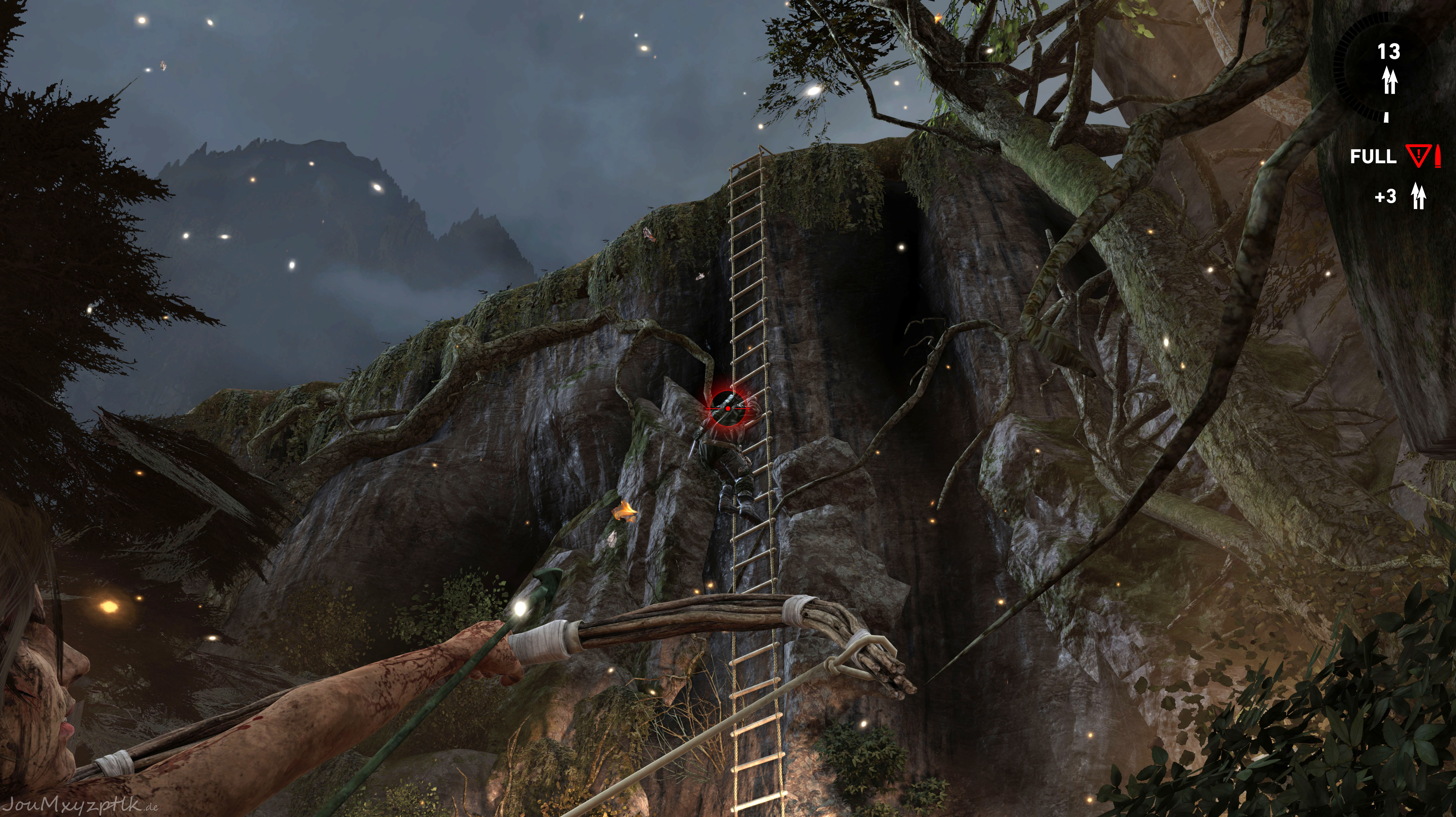
Task: Click the arrow ammo icon under 13
Action: tap(1389, 80)
